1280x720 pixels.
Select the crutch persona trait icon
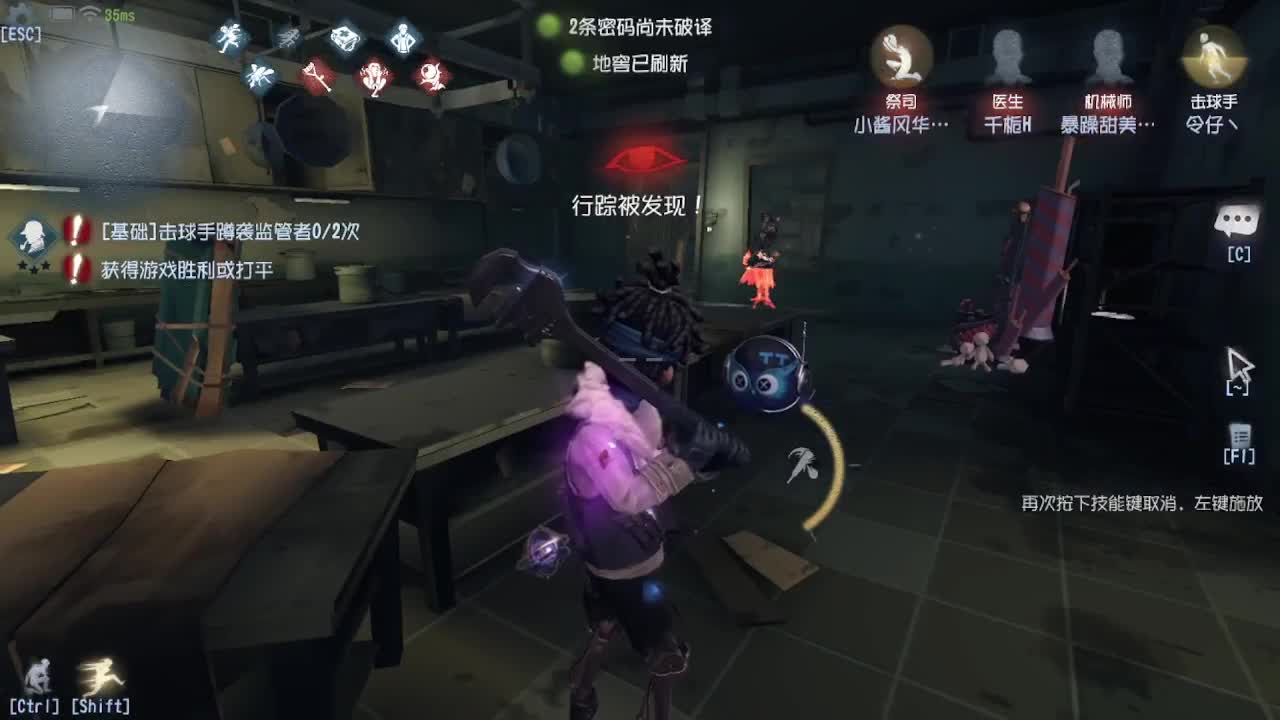(318, 78)
